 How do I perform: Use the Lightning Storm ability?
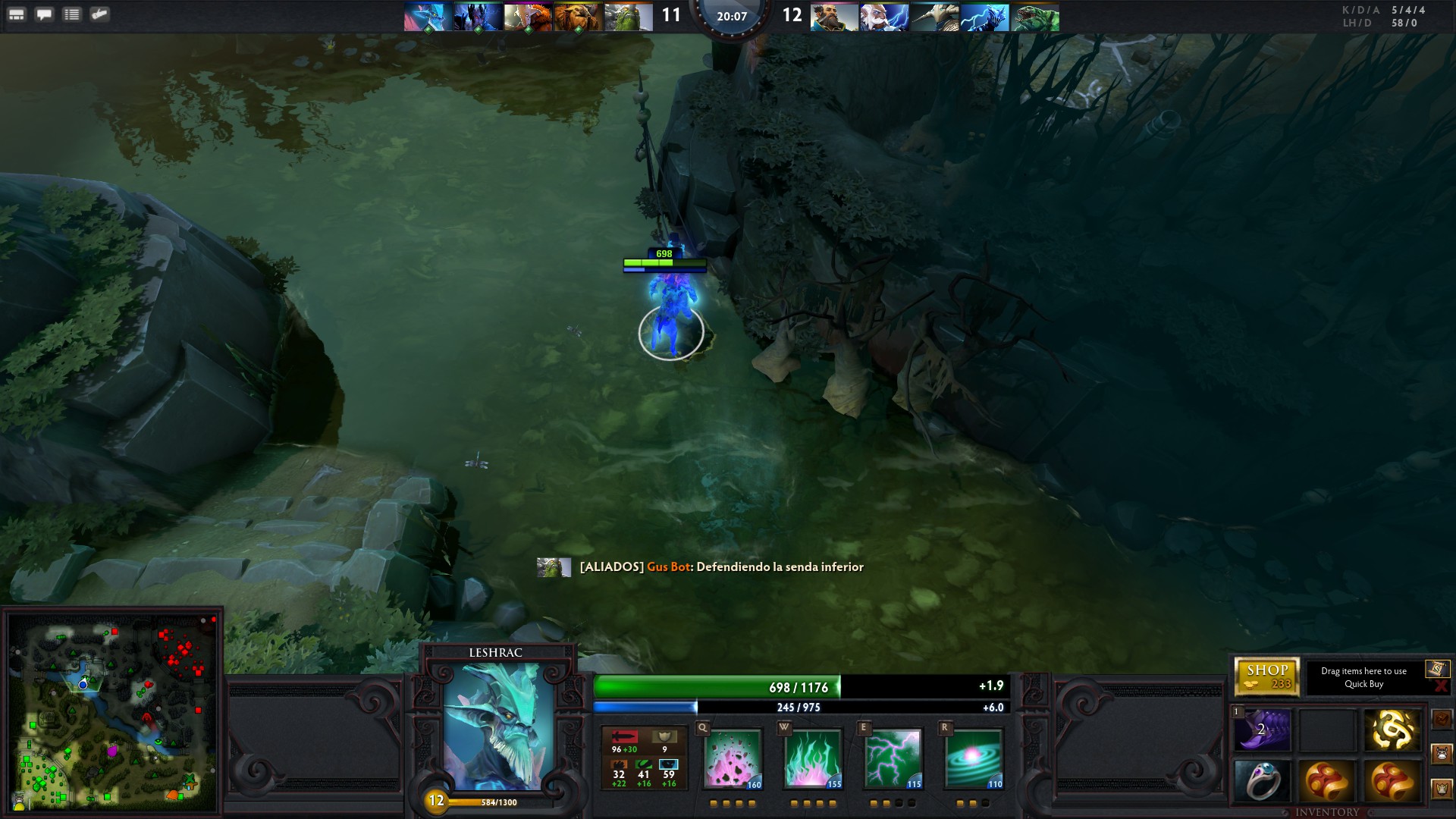point(893,758)
